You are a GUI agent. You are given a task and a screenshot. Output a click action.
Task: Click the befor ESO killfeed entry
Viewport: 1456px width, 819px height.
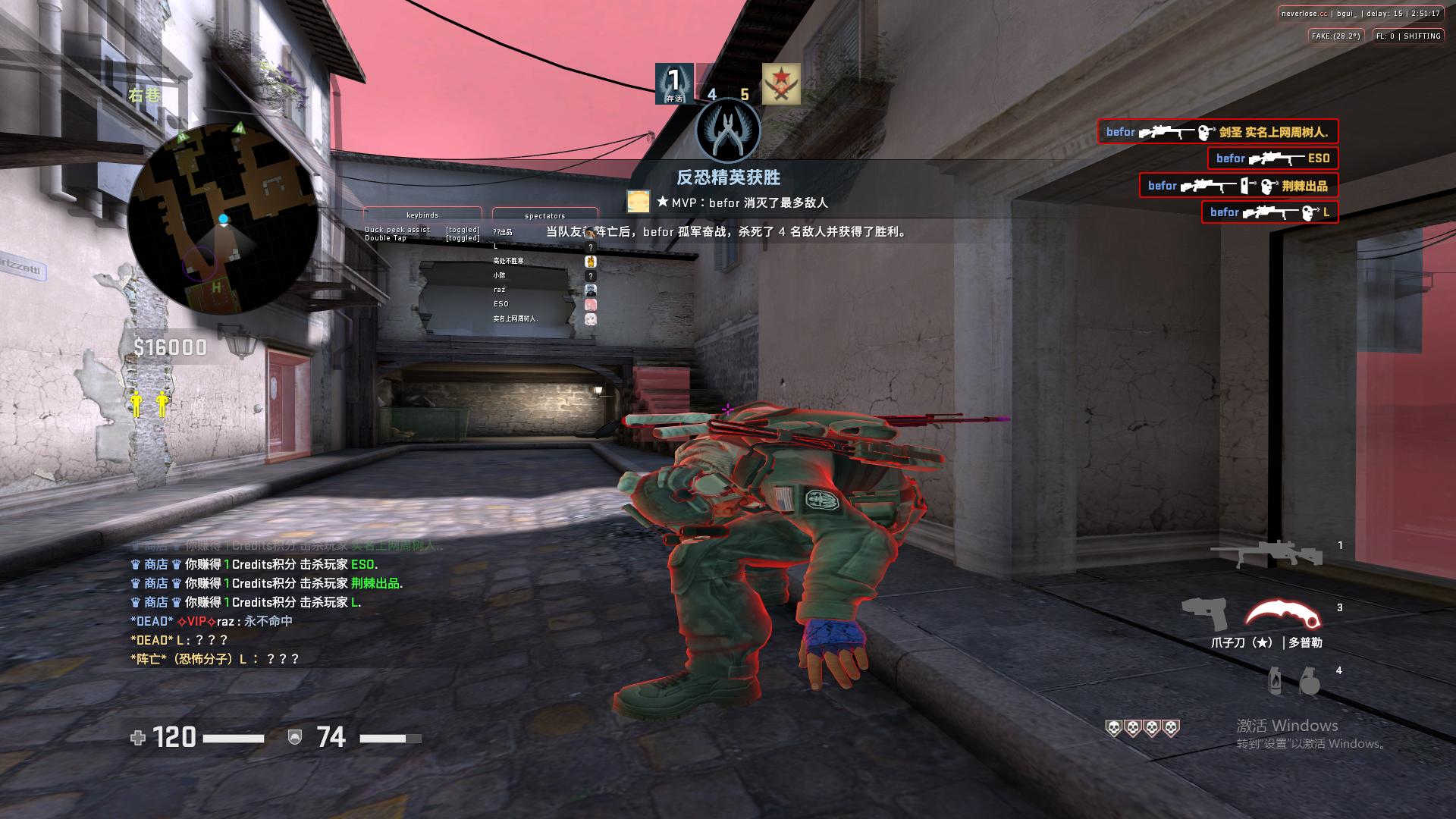[x=1272, y=158]
